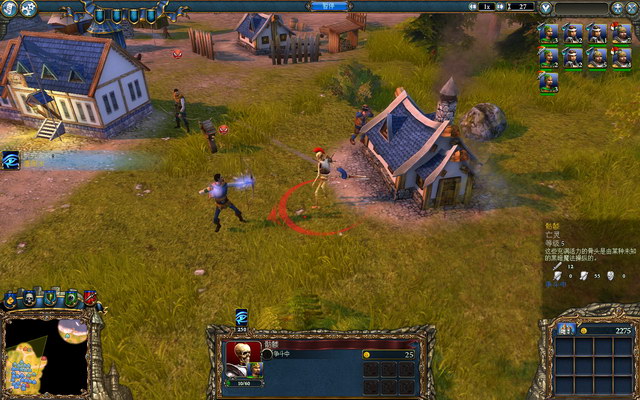Choose the red sword attack flag
Viewport: 640px width, 400px height.
[90, 297]
